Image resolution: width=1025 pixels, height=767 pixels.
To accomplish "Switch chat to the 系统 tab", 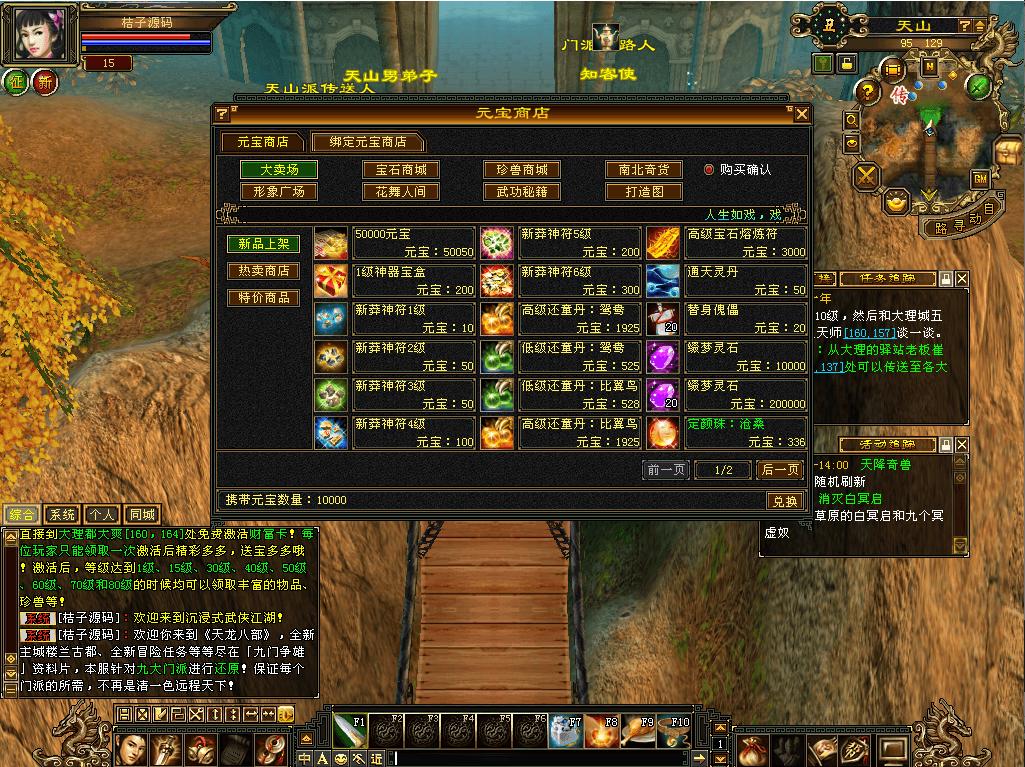I will 62,514.
